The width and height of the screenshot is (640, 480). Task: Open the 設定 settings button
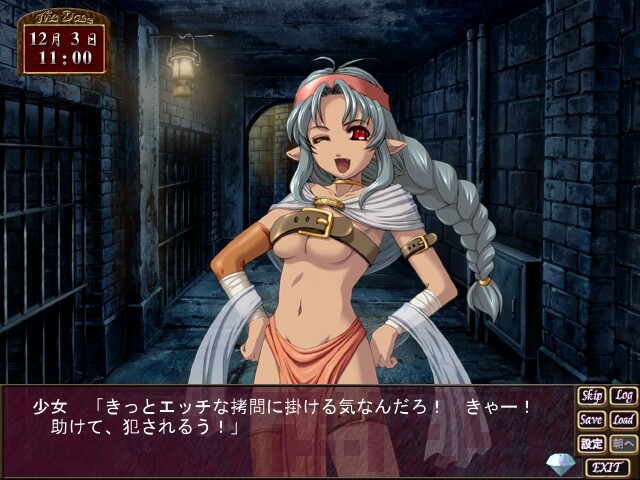(591, 444)
